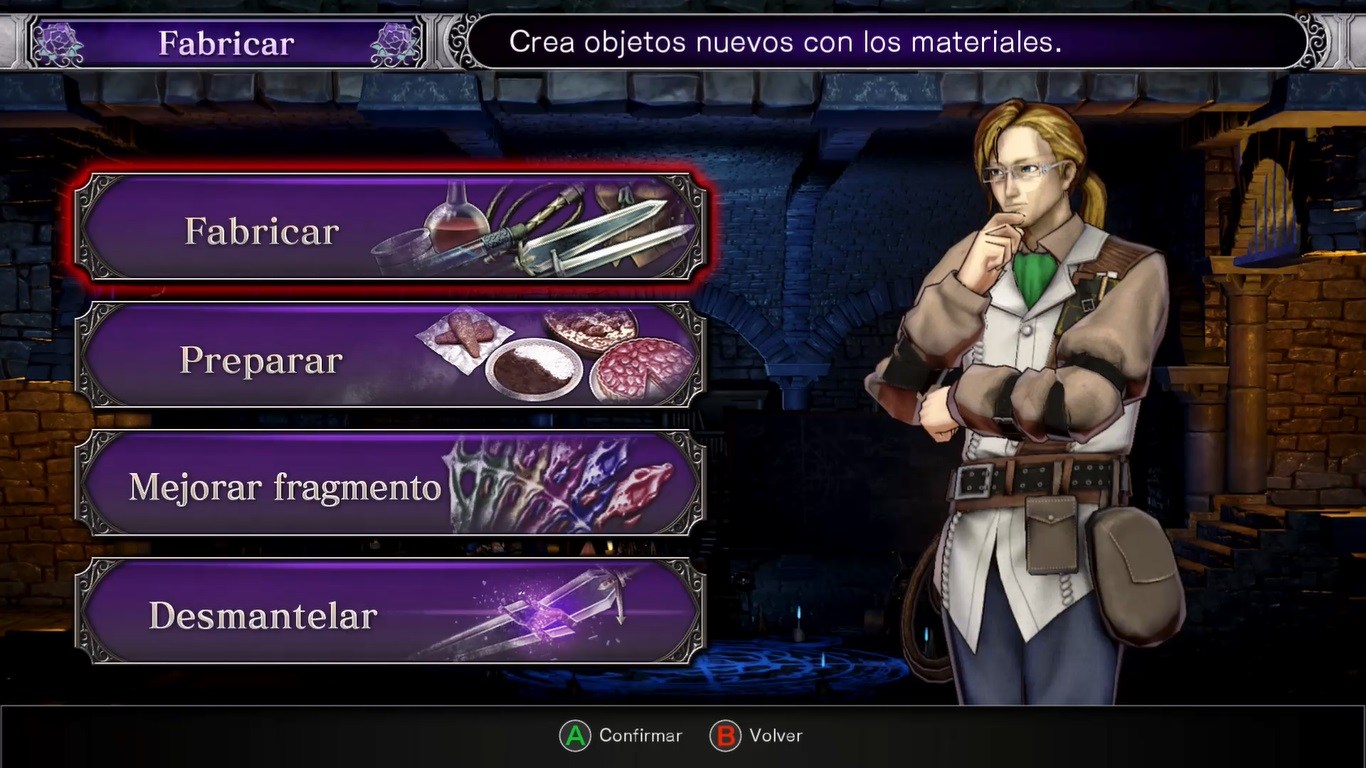Open the Desmantelar dismantle menu
Image resolution: width=1366 pixels, height=768 pixels.
click(x=390, y=613)
